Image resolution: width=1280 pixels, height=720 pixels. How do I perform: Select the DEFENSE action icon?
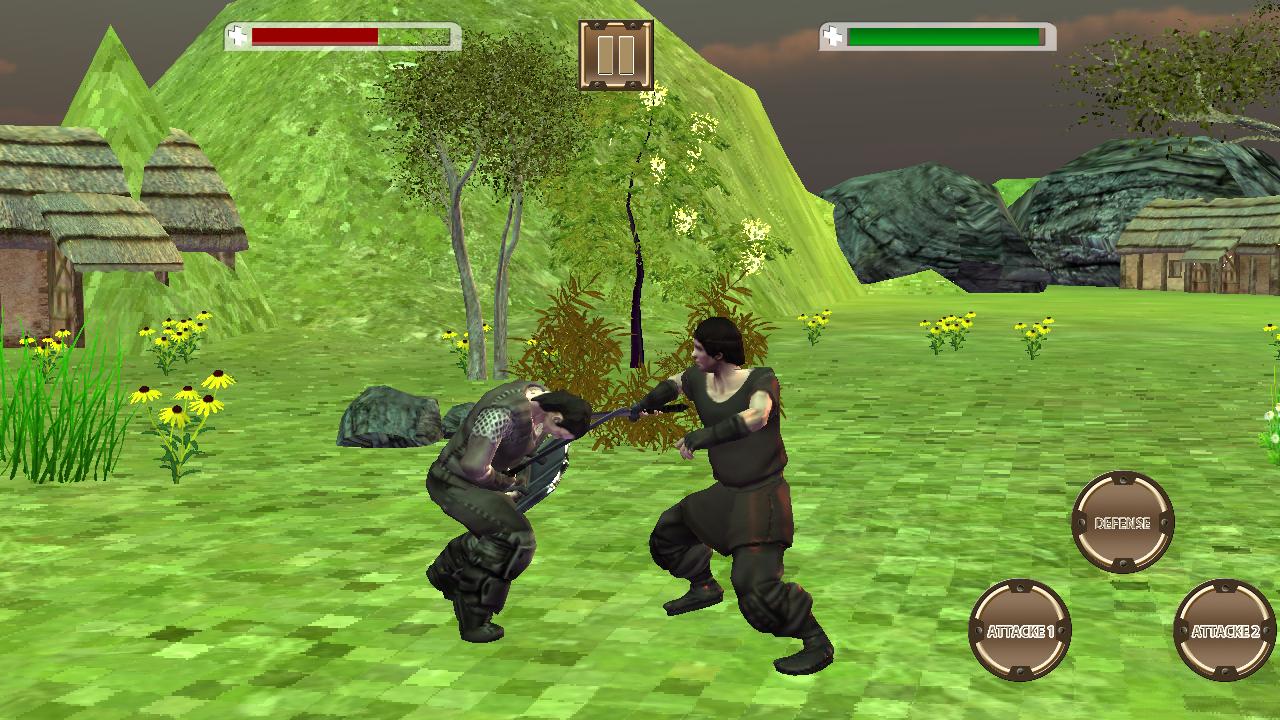point(1123,521)
